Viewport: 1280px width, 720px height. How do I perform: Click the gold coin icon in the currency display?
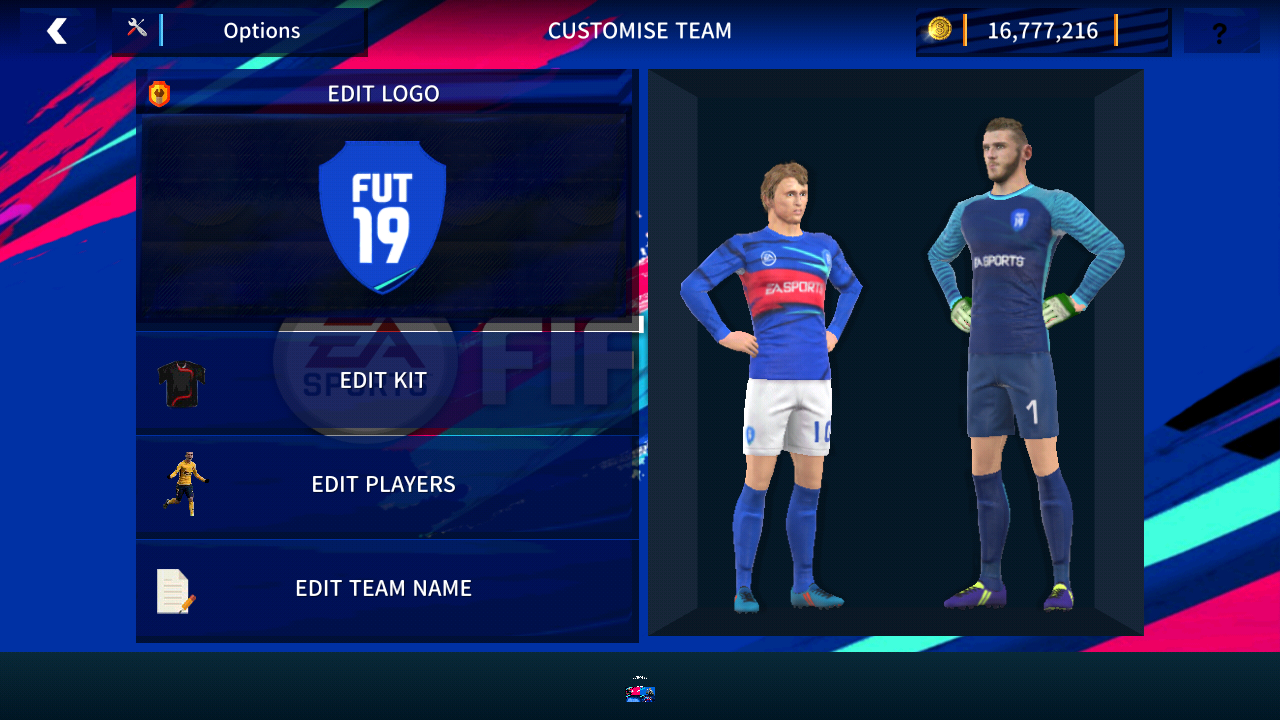tap(938, 30)
